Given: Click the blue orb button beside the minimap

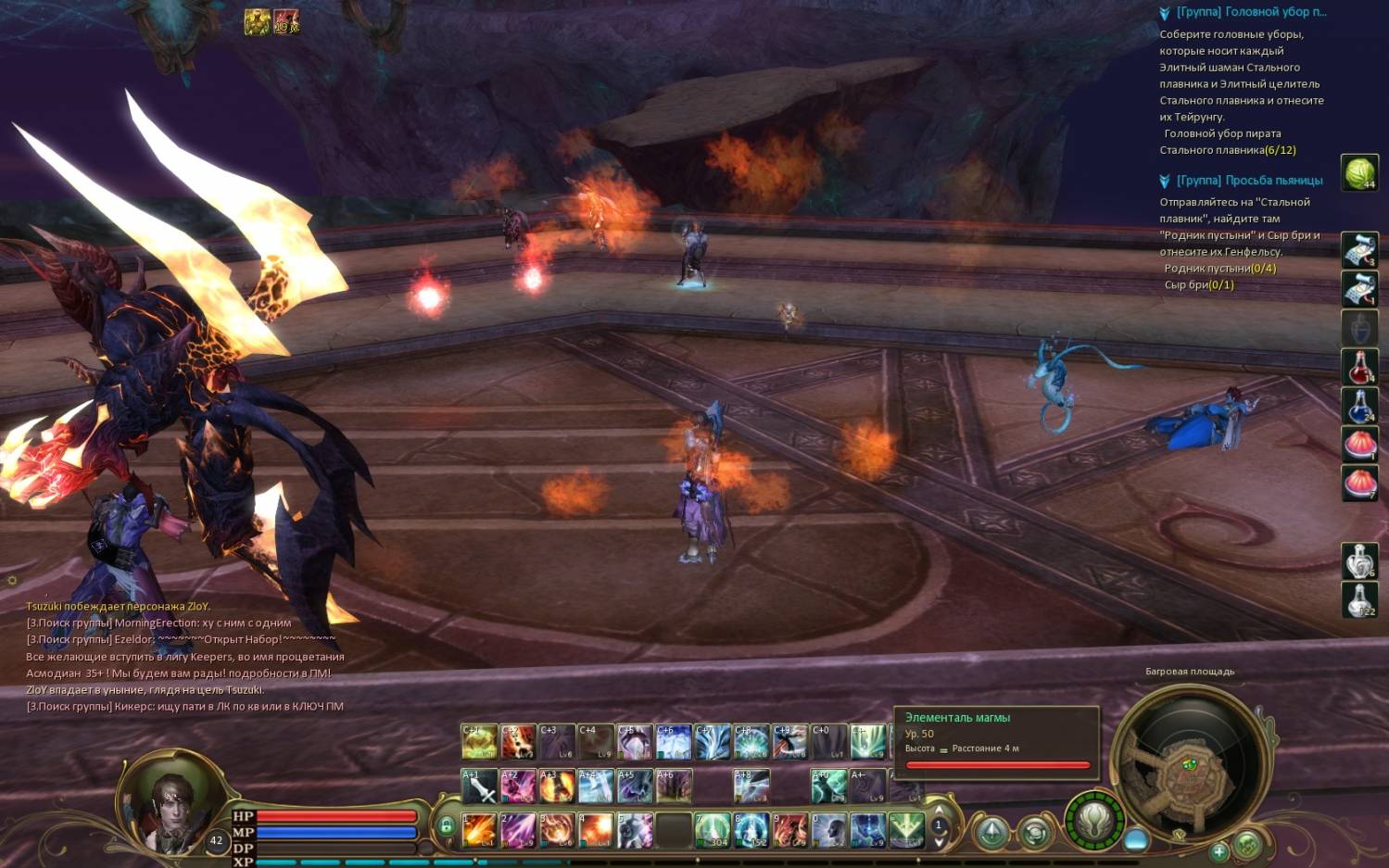Looking at the screenshot, I should 1136,840.
